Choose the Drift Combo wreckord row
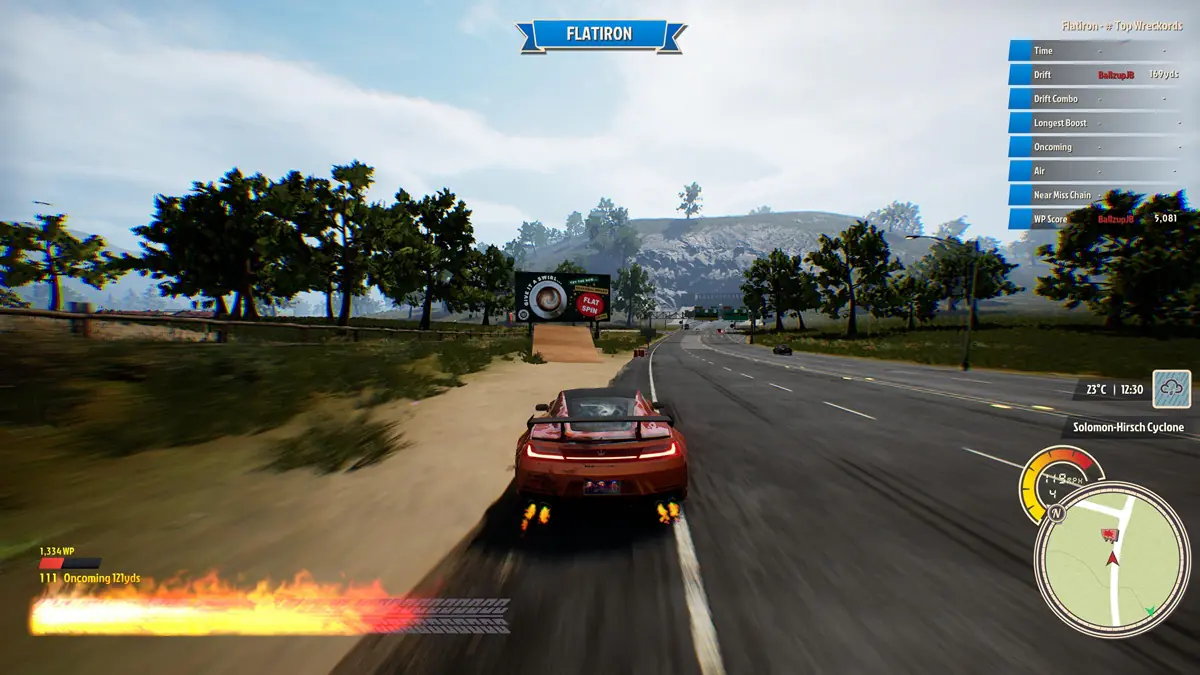This screenshot has width=1200, height=675. 1096,99
